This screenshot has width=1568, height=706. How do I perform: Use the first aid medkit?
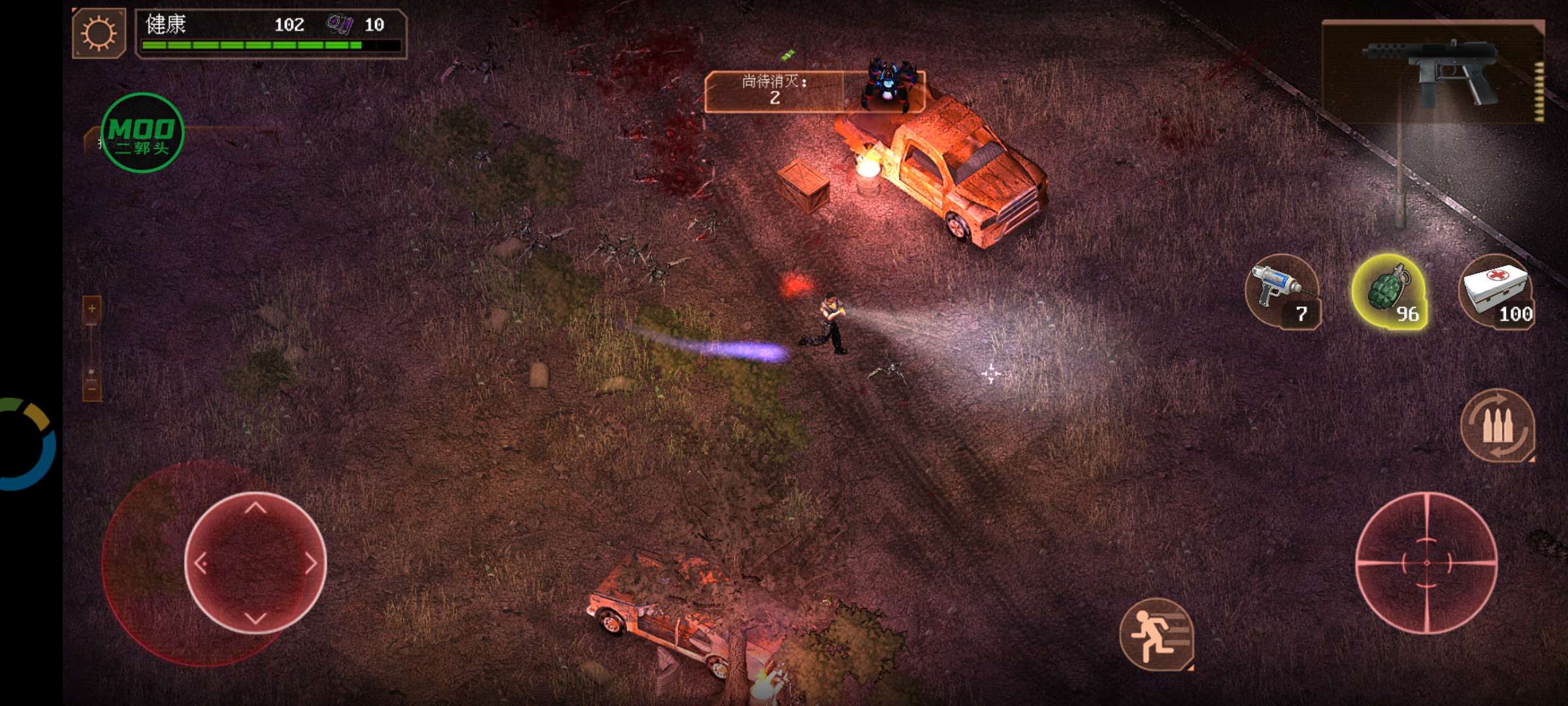tap(1496, 292)
